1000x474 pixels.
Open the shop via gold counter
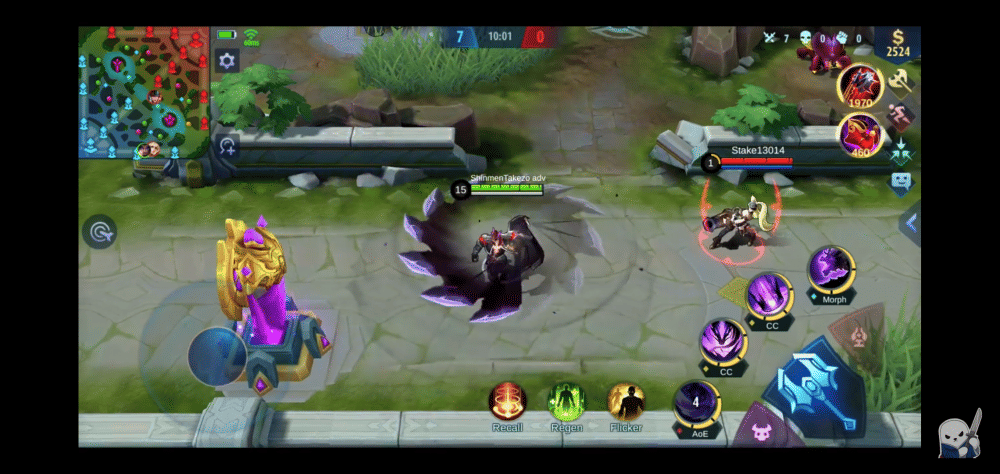click(897, 45)
